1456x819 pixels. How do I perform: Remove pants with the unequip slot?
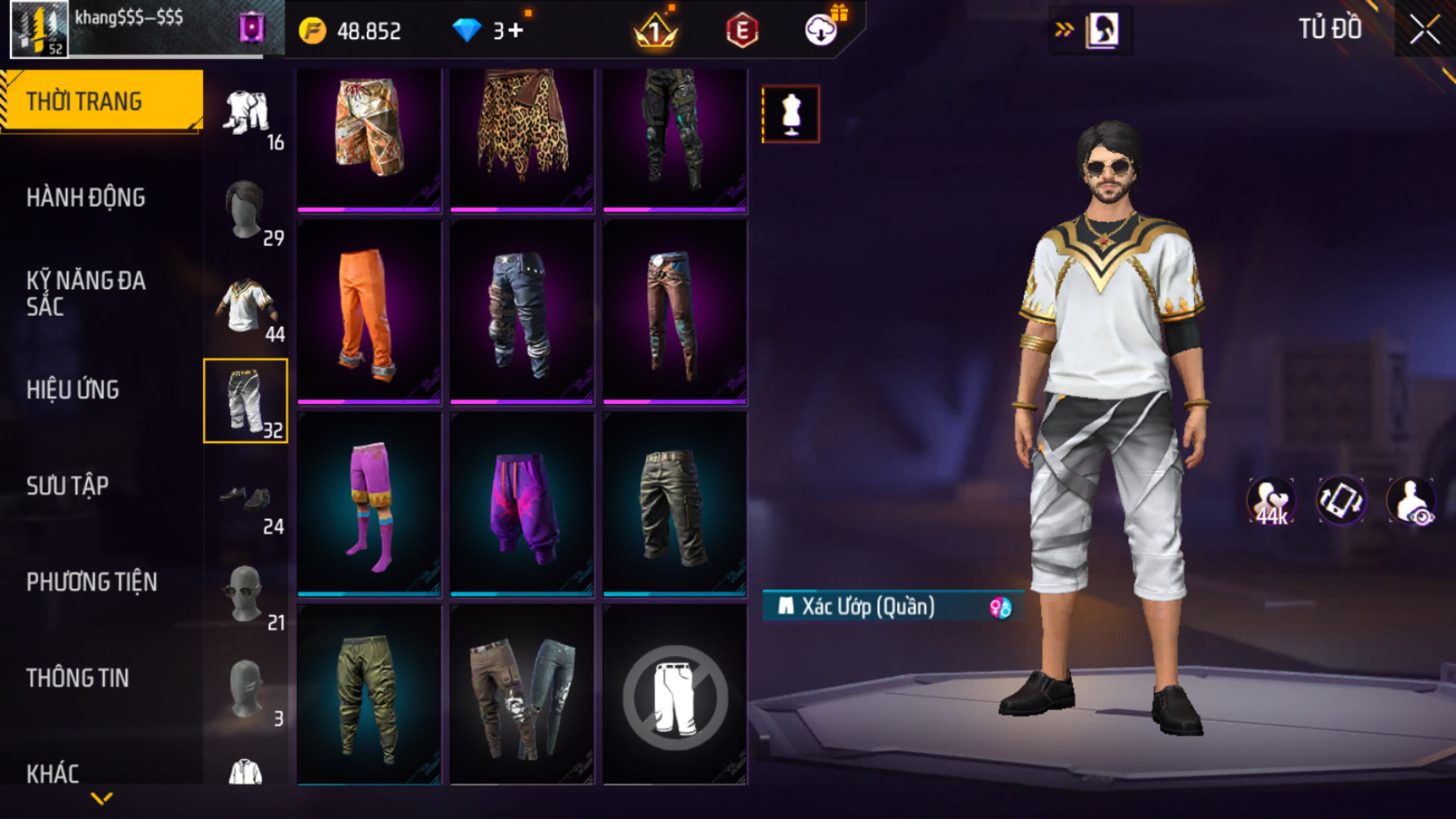point(674,696)
